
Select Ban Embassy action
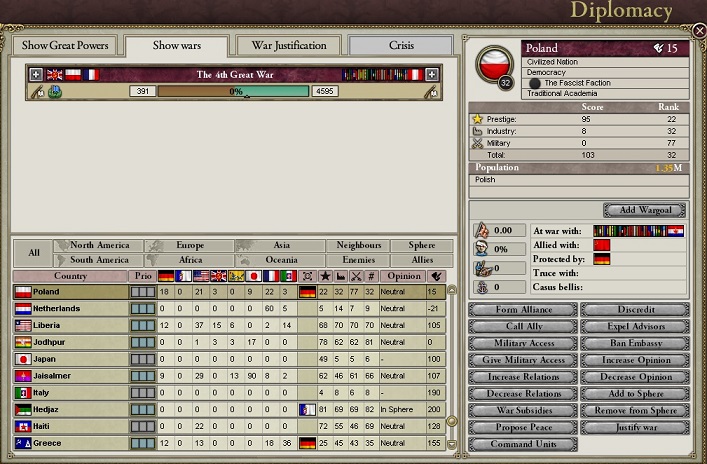[634, 343]
